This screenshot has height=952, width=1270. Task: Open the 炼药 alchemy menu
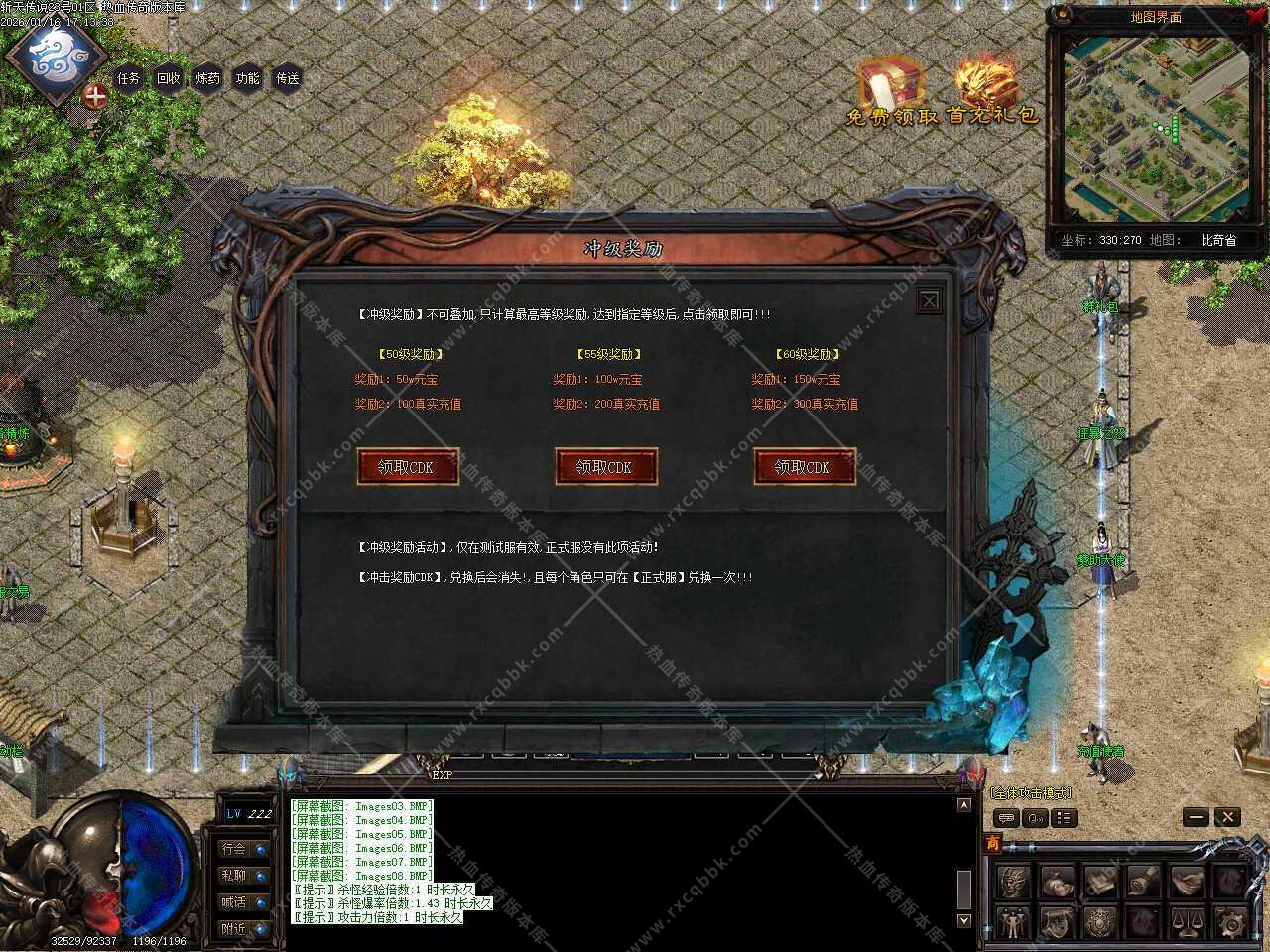208,78
